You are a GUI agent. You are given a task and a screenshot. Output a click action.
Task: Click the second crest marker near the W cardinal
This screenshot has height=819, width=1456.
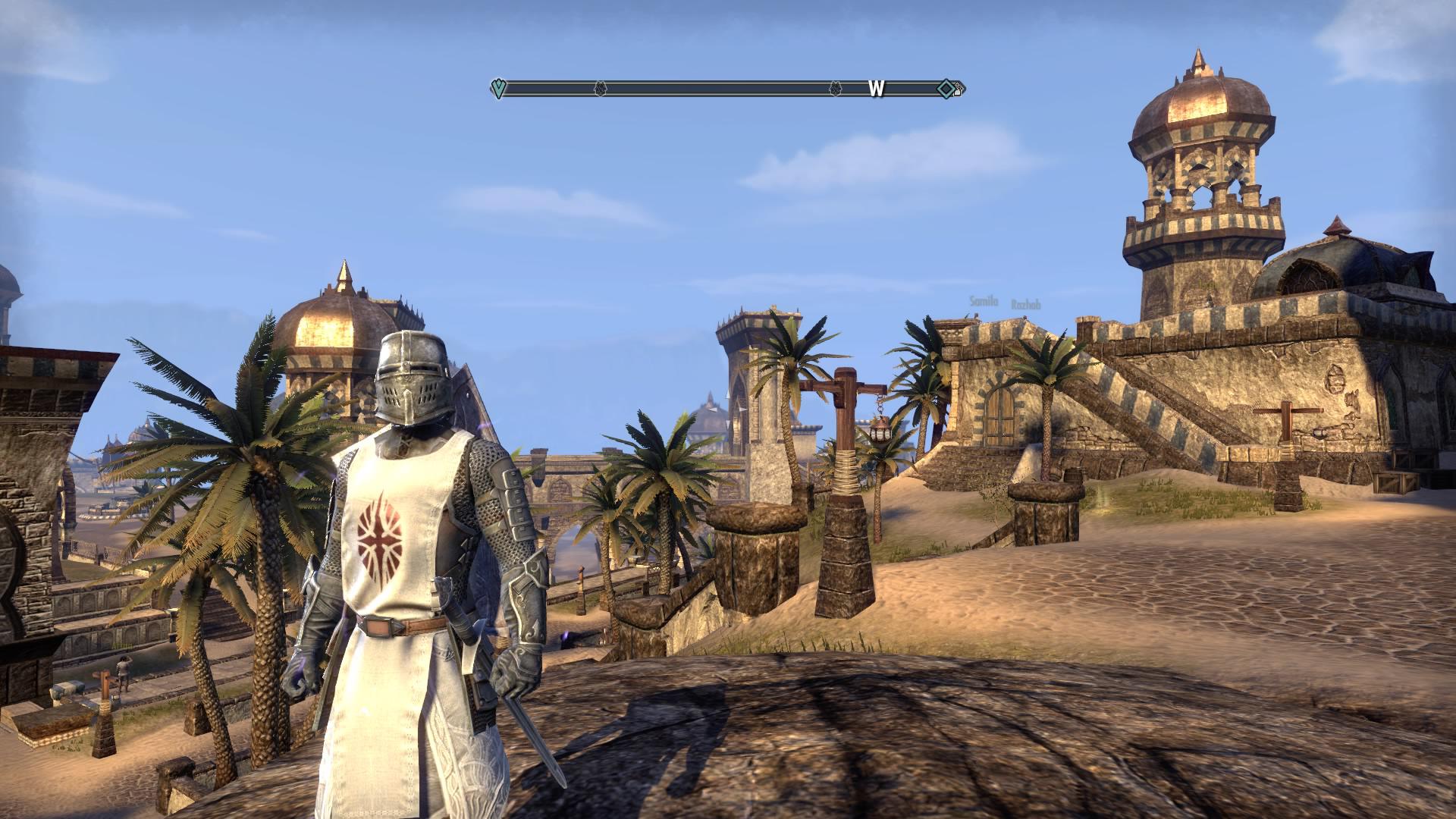836,88
